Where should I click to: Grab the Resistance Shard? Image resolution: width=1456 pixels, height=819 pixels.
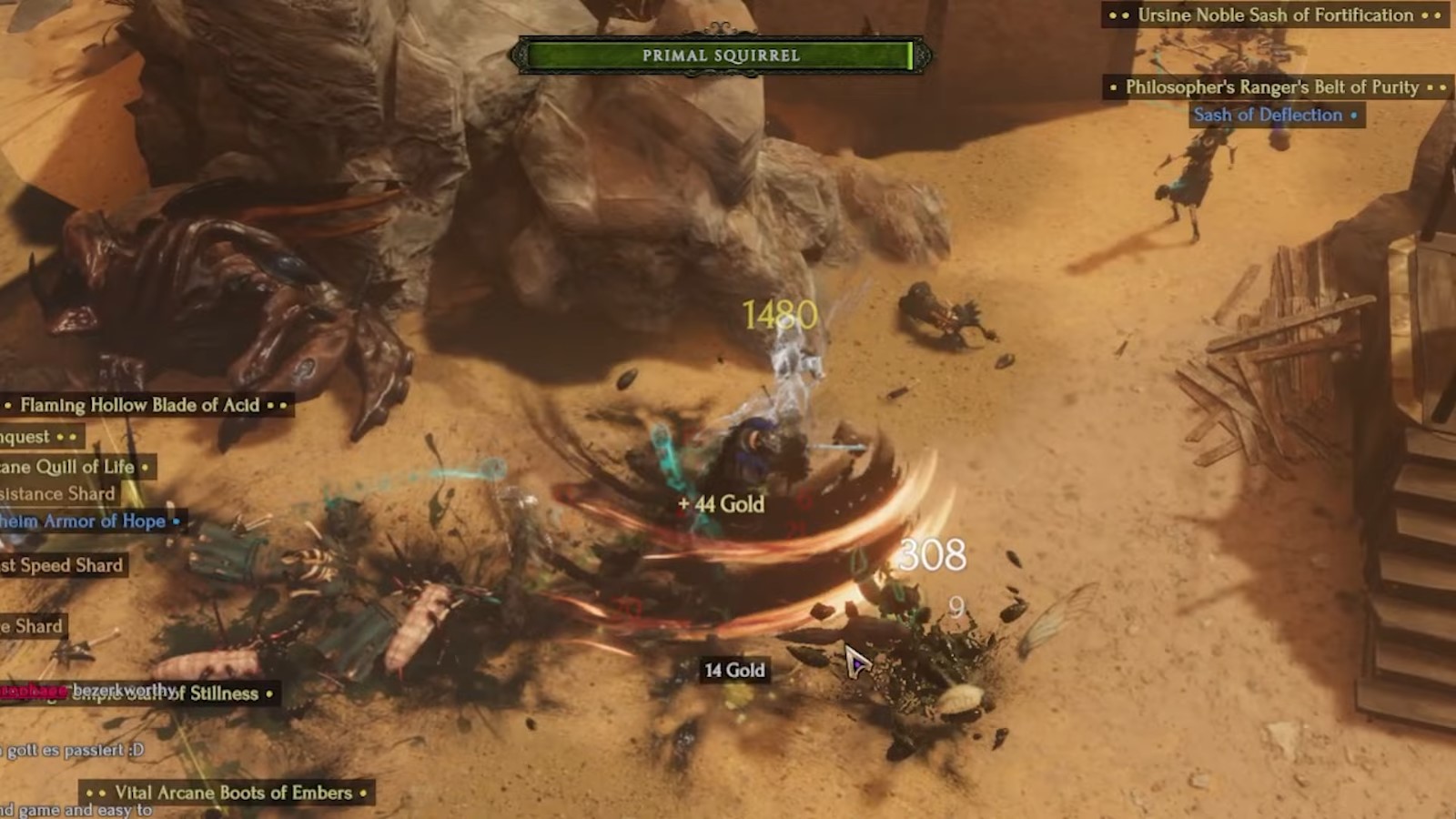point(56,493)
